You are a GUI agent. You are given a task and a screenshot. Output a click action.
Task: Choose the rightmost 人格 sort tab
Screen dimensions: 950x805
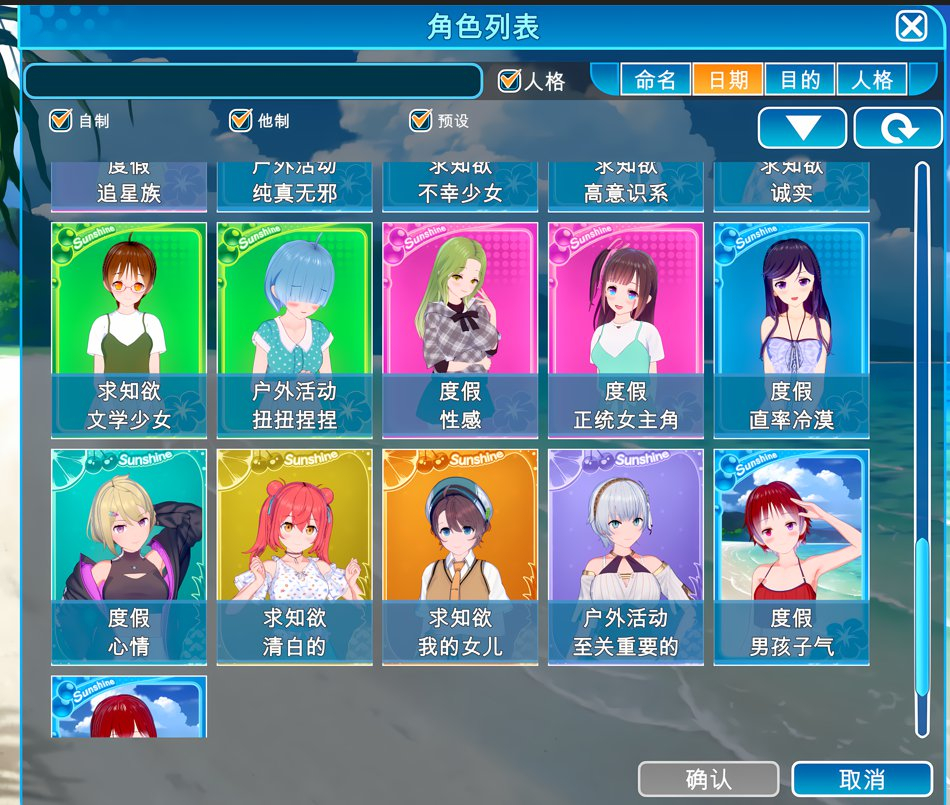click(x=871, y=80)
